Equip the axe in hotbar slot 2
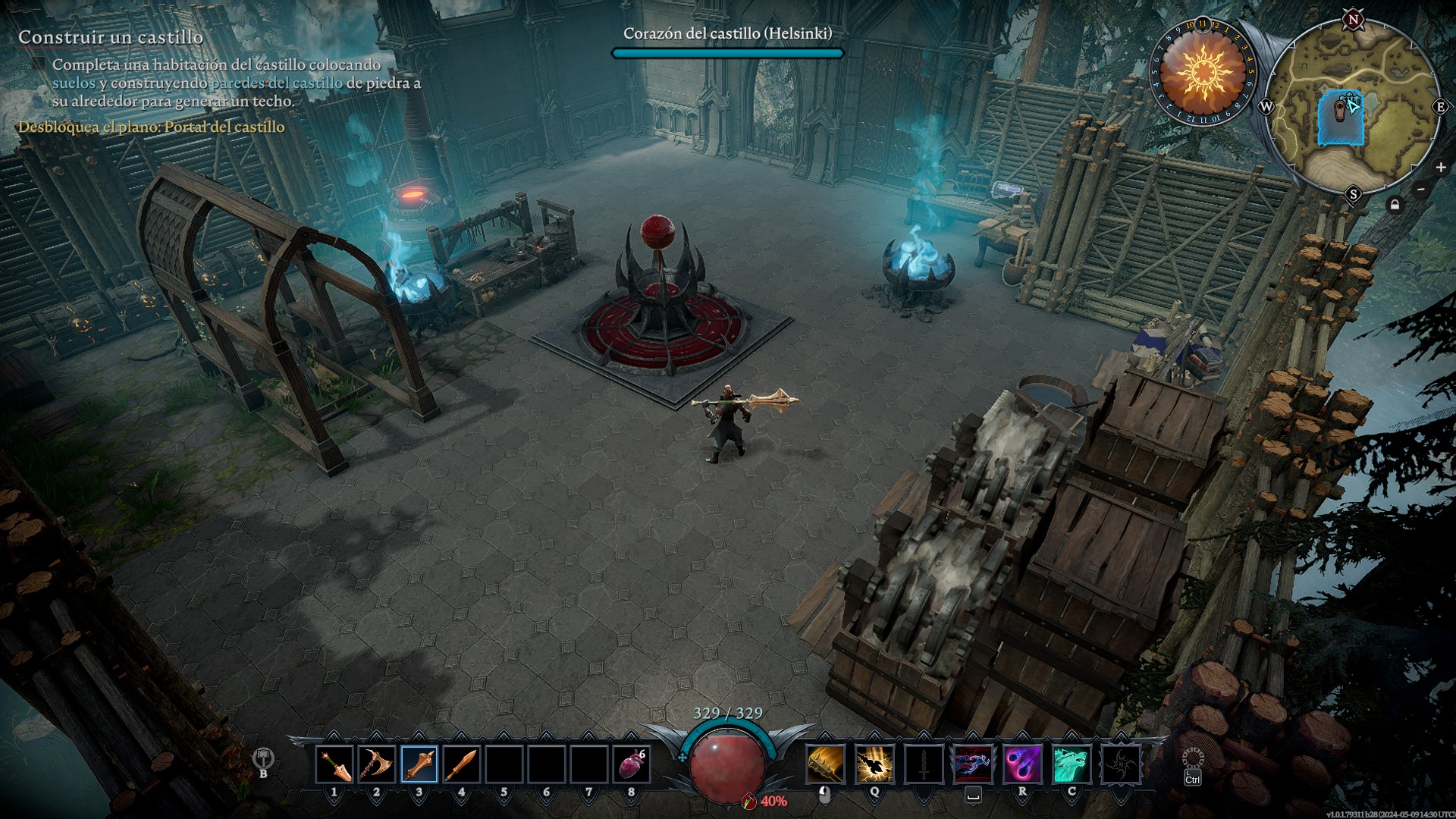The height and width of the screenshot is (819, 1456). 376,764
